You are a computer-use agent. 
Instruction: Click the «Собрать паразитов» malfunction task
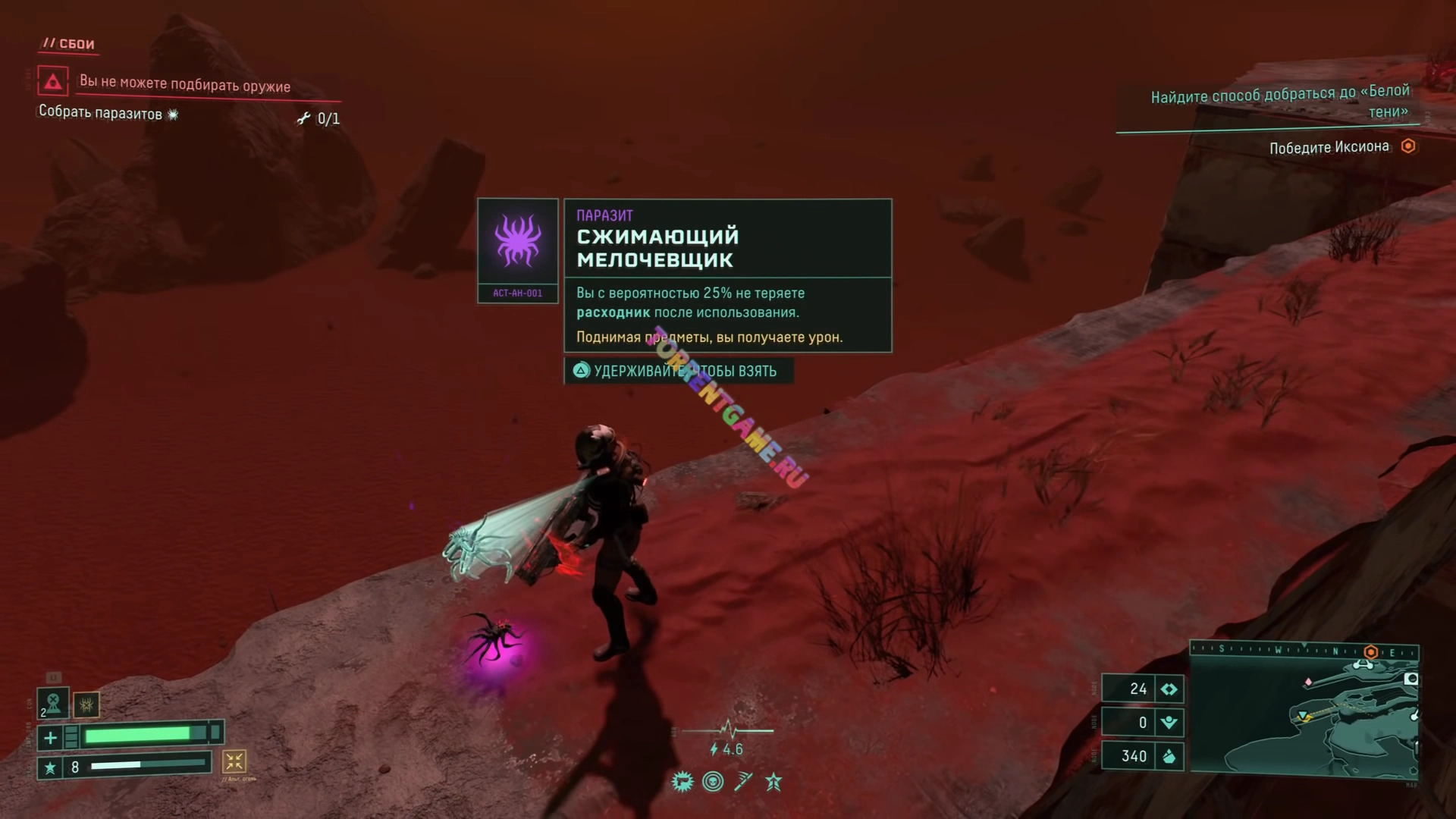[x=100, y=114]
